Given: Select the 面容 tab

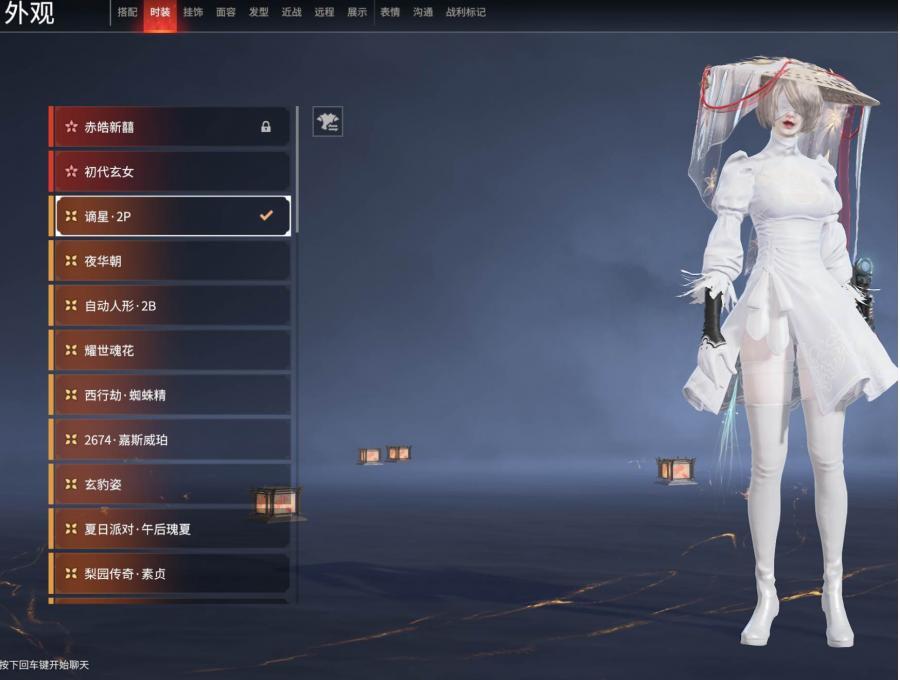Looking at the screenshot, I should click(x=226, y=12).
